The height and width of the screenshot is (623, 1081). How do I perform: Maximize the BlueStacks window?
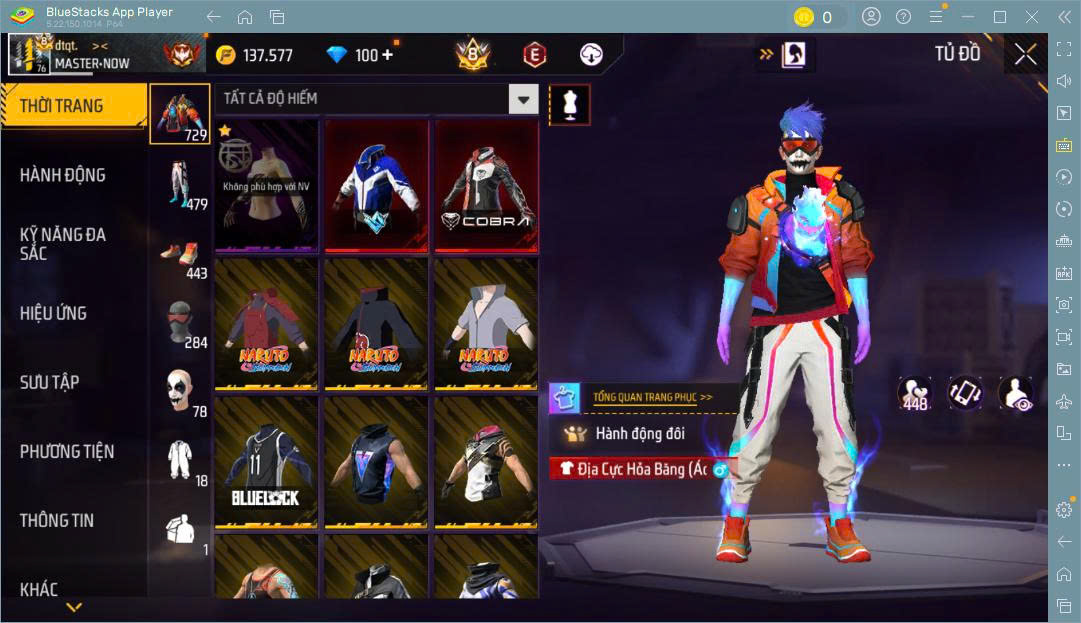999,17
